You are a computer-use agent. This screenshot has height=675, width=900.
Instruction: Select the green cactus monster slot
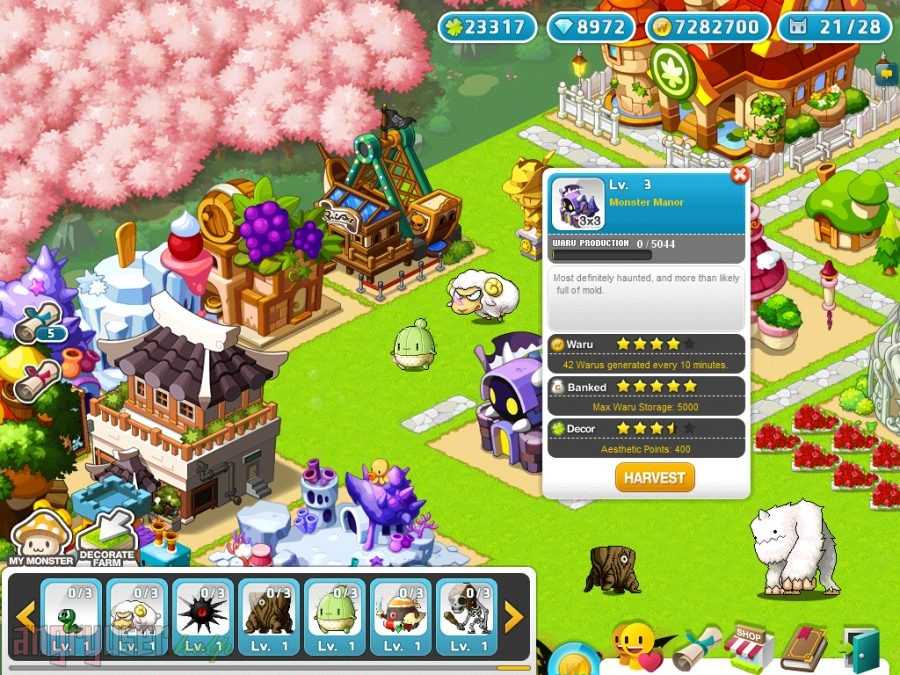pos(335,617)
